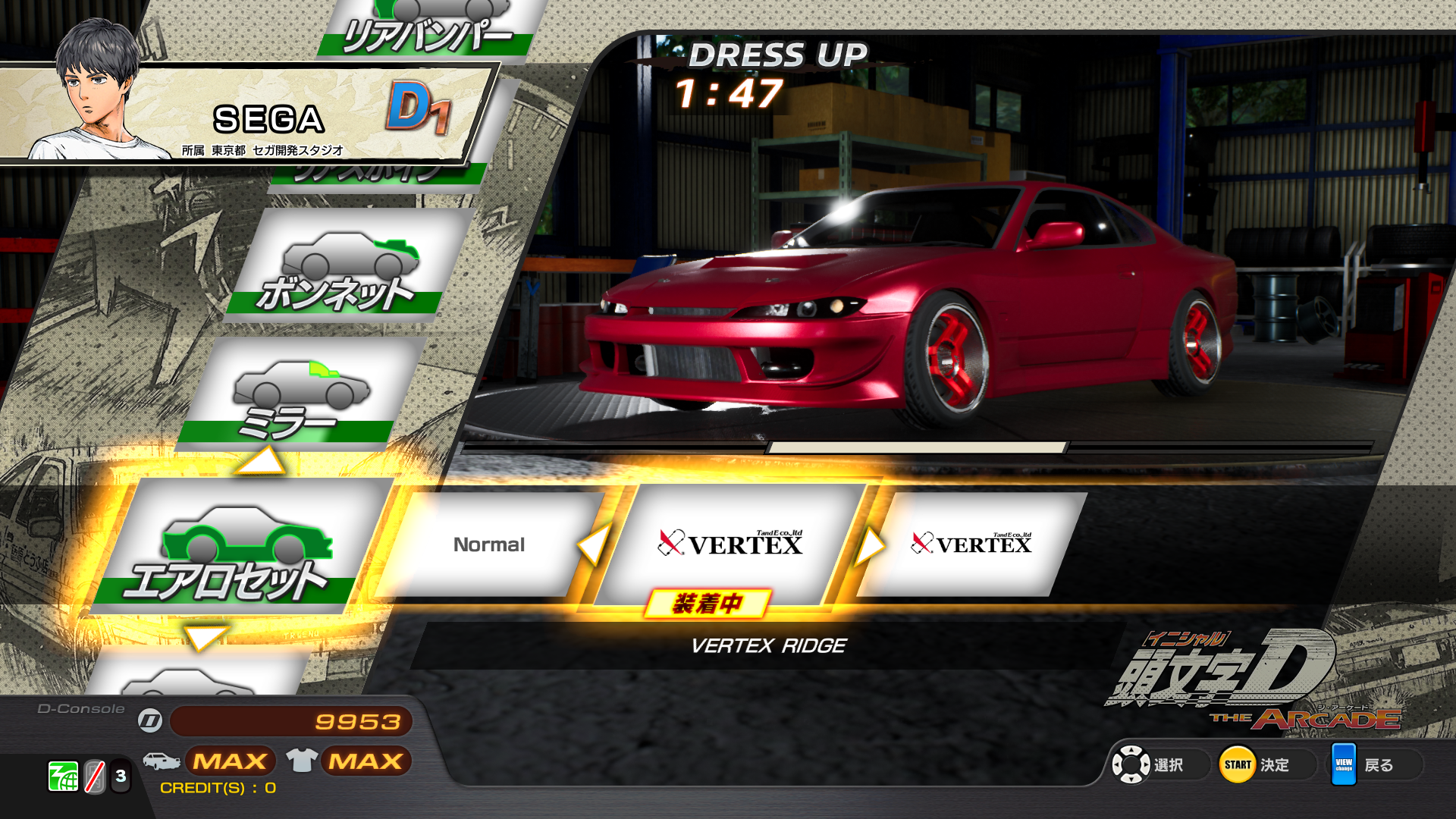Image resolution: width=1456 pixels, height=819 pixels.
Task: Move up the category list with the up arrow
Action: click(260, 460)
